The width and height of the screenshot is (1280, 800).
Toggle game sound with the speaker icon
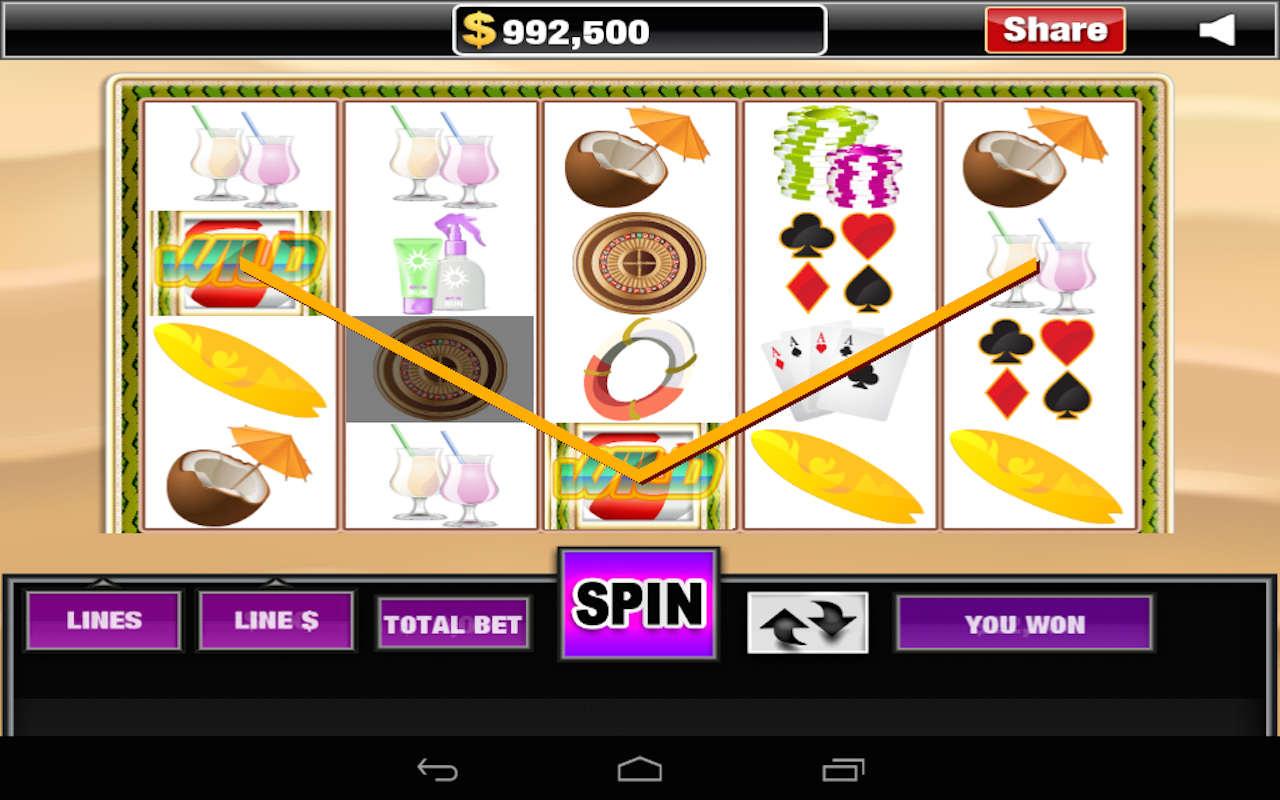pos(1218,30)
